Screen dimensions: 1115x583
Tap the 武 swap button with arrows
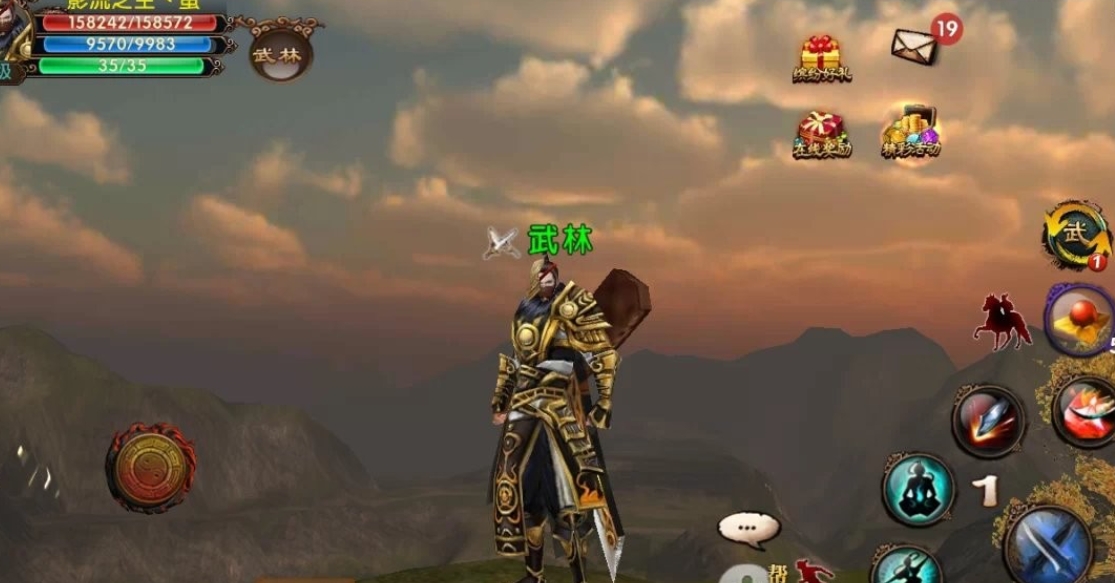pyautogui.click(x=1076, y=235)
